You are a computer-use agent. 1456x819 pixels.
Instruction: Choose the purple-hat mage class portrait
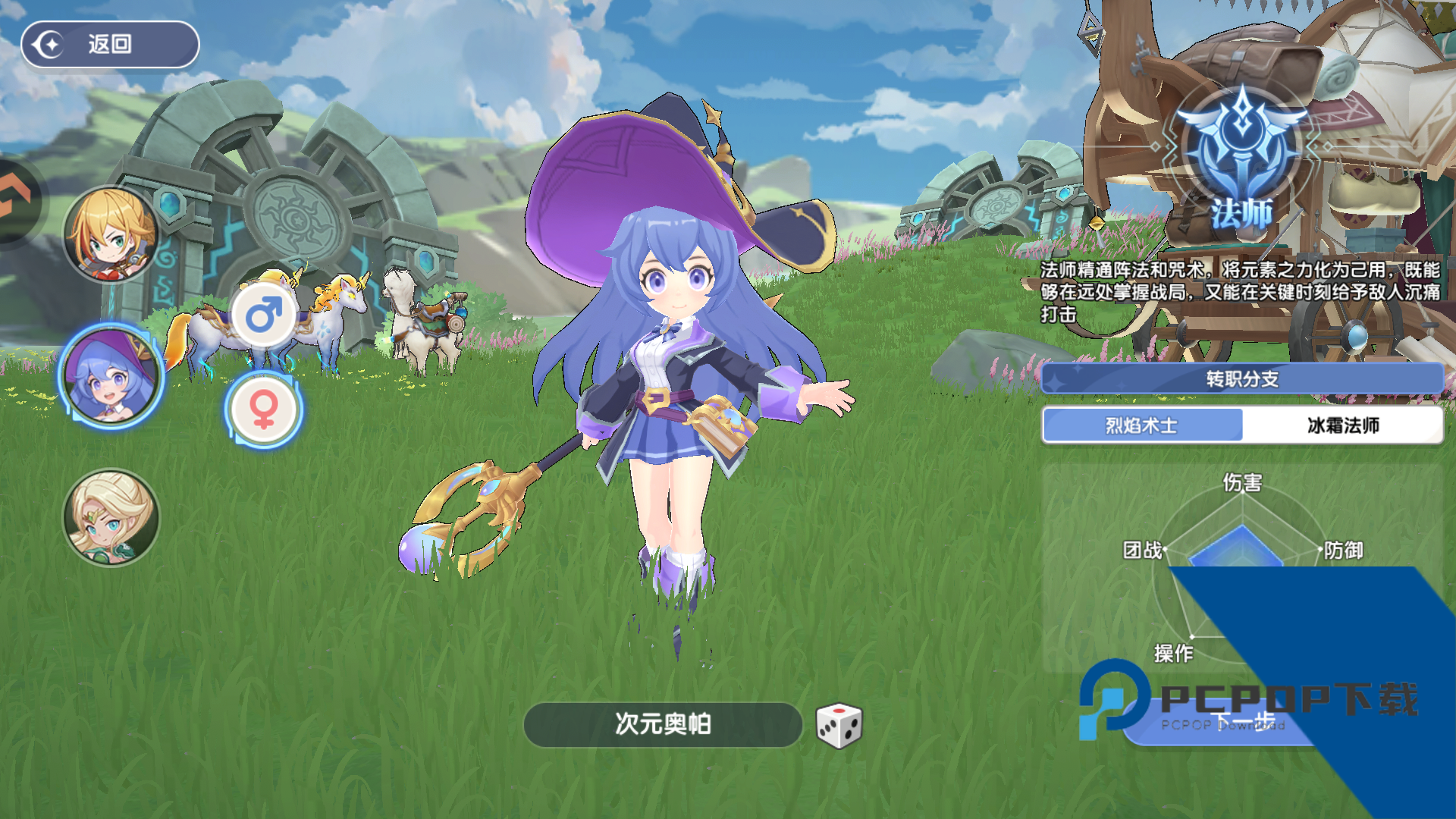111,376
